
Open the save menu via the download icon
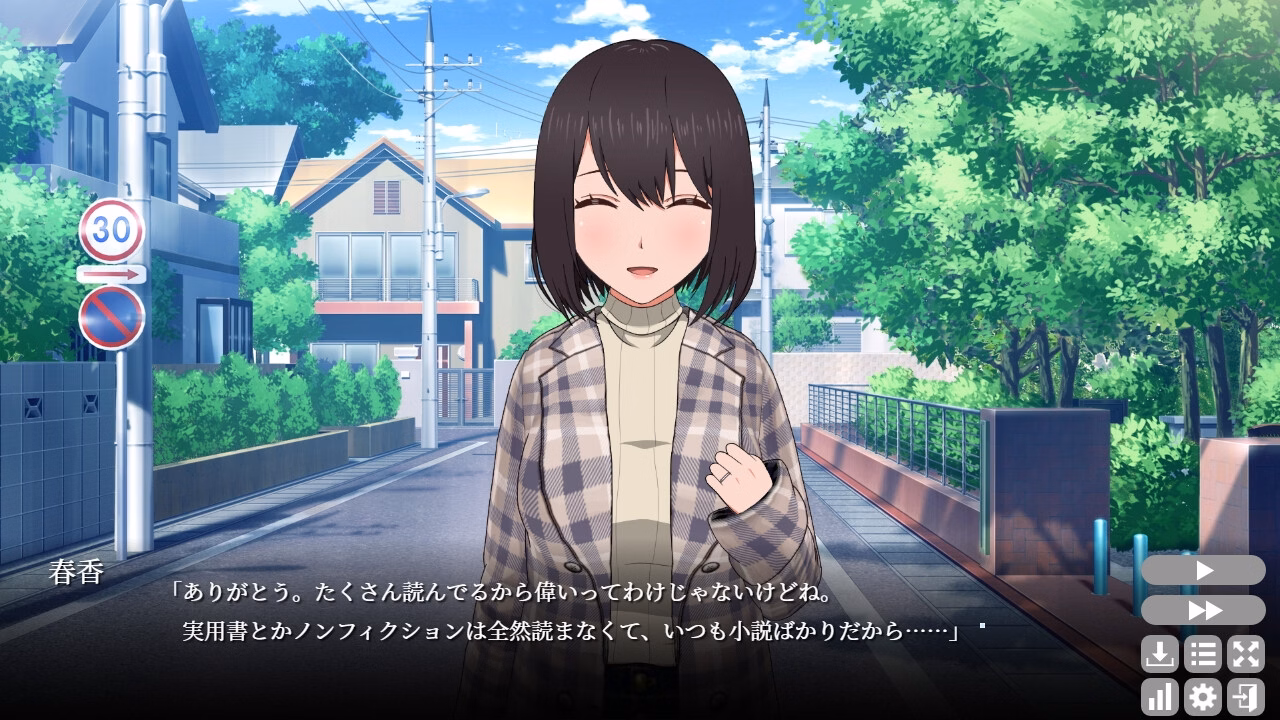1160,655
